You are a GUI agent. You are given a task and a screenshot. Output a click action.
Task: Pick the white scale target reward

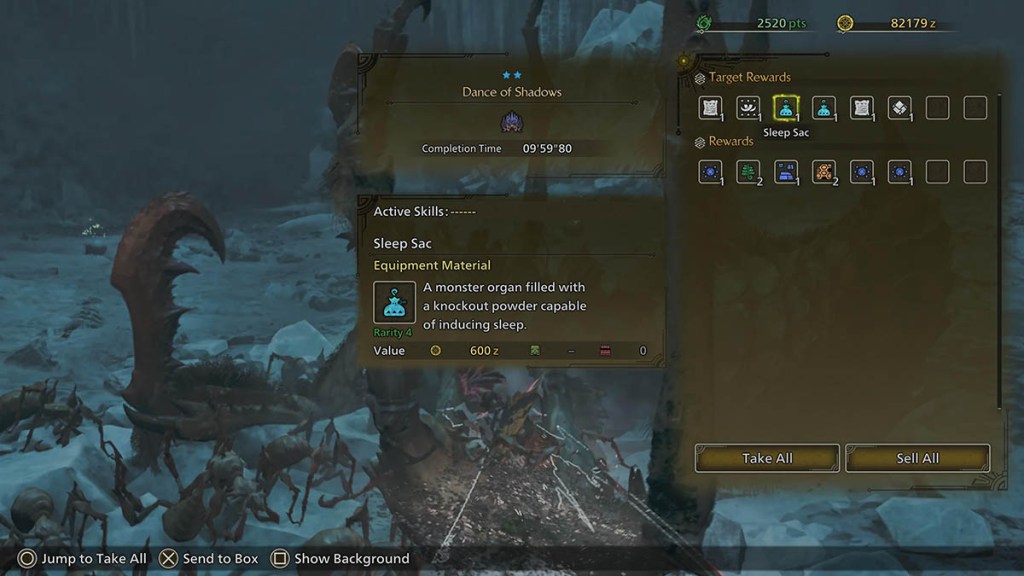coord(900,108)
